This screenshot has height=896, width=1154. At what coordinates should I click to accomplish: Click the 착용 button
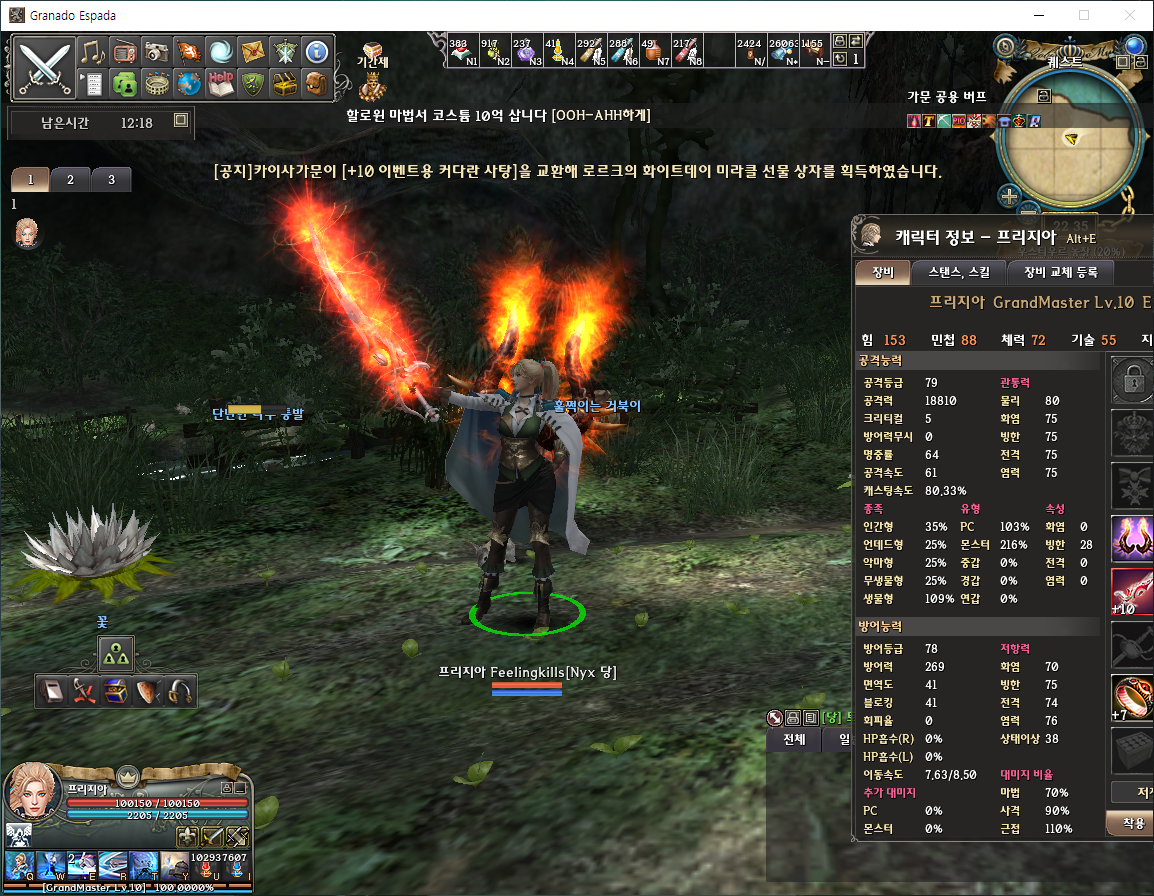(x=1132, y=823)
